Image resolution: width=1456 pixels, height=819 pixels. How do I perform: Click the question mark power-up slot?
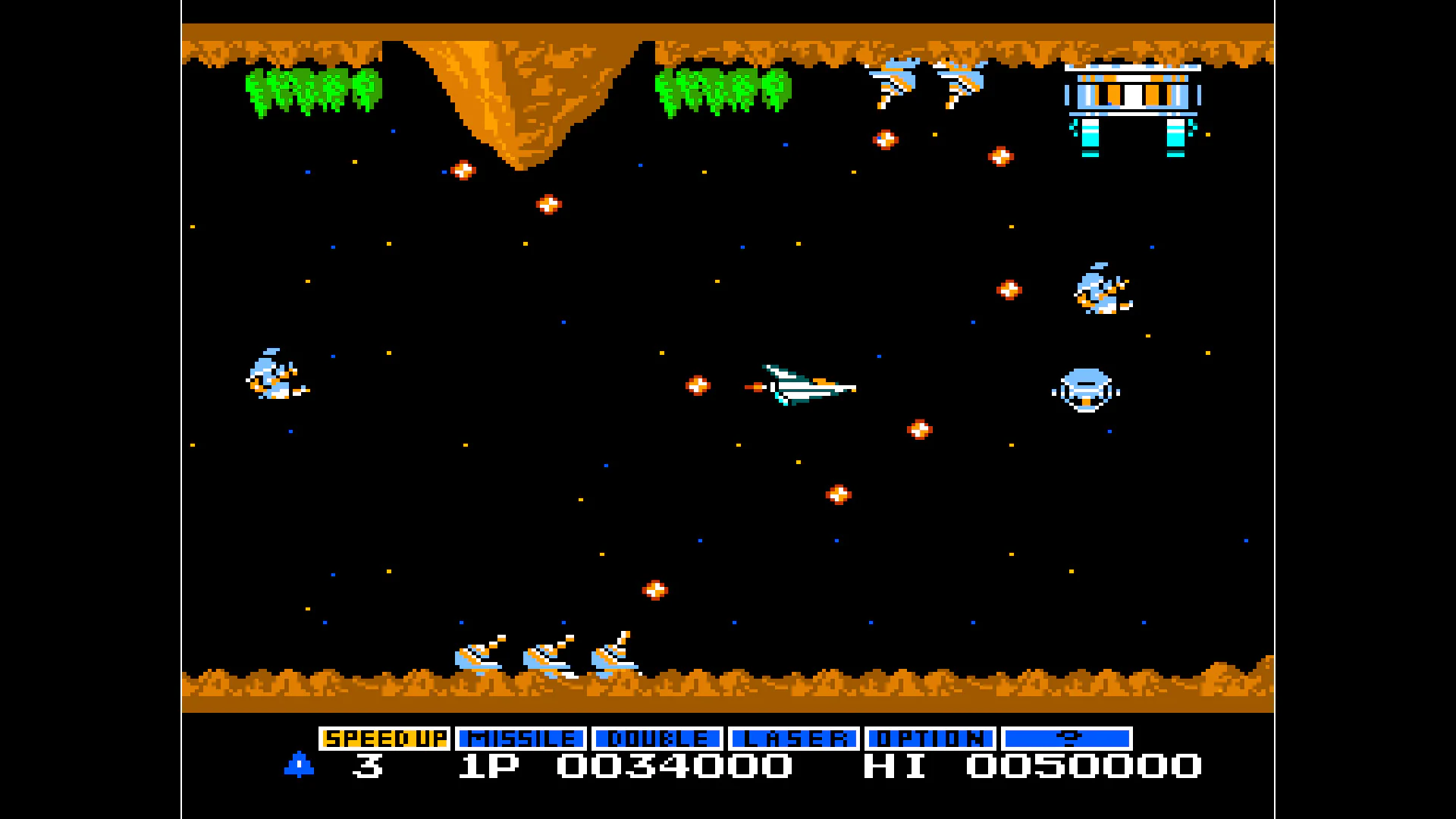[x=1067, y=736]
